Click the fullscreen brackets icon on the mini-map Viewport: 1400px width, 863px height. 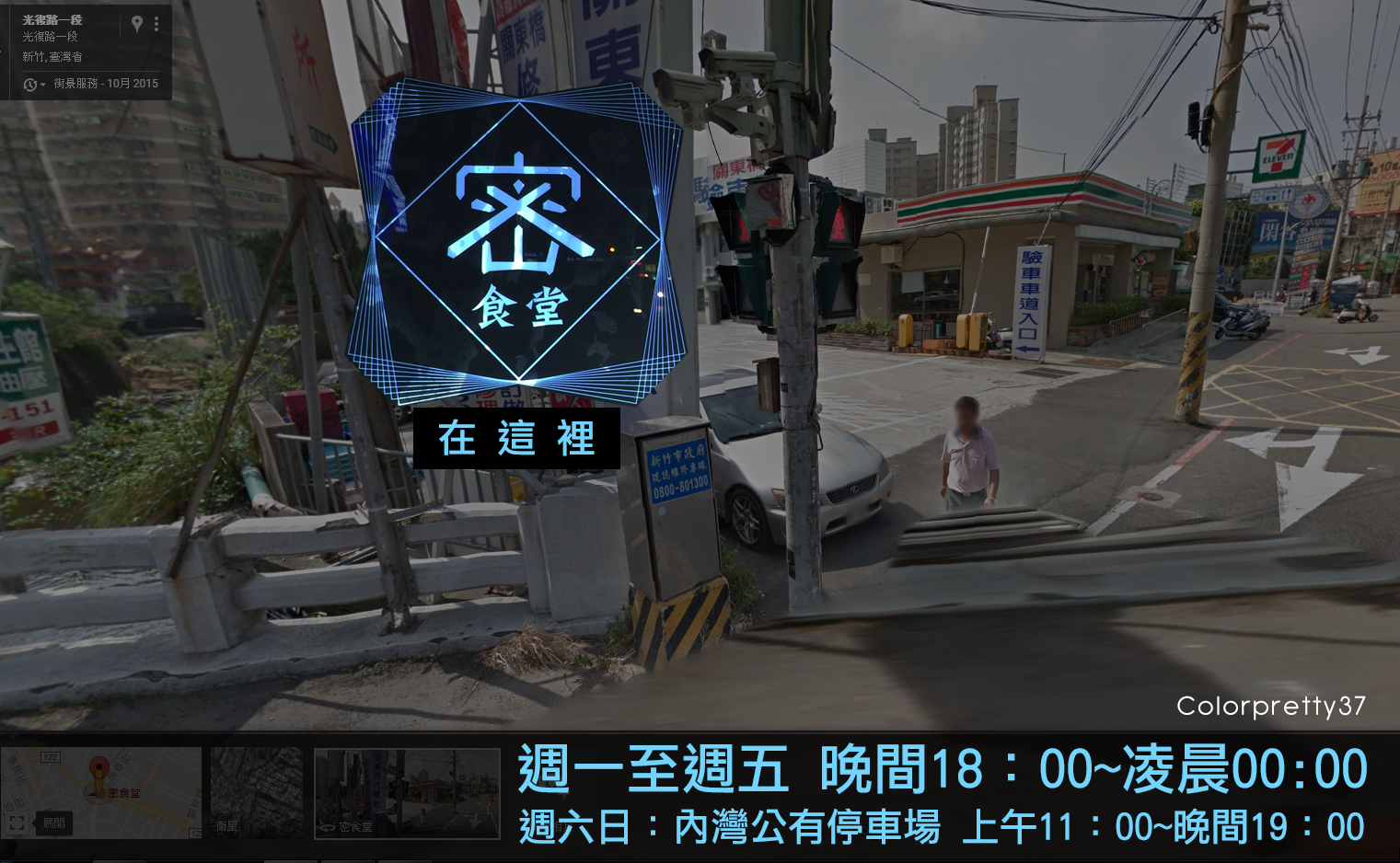(x=16, y=823)
